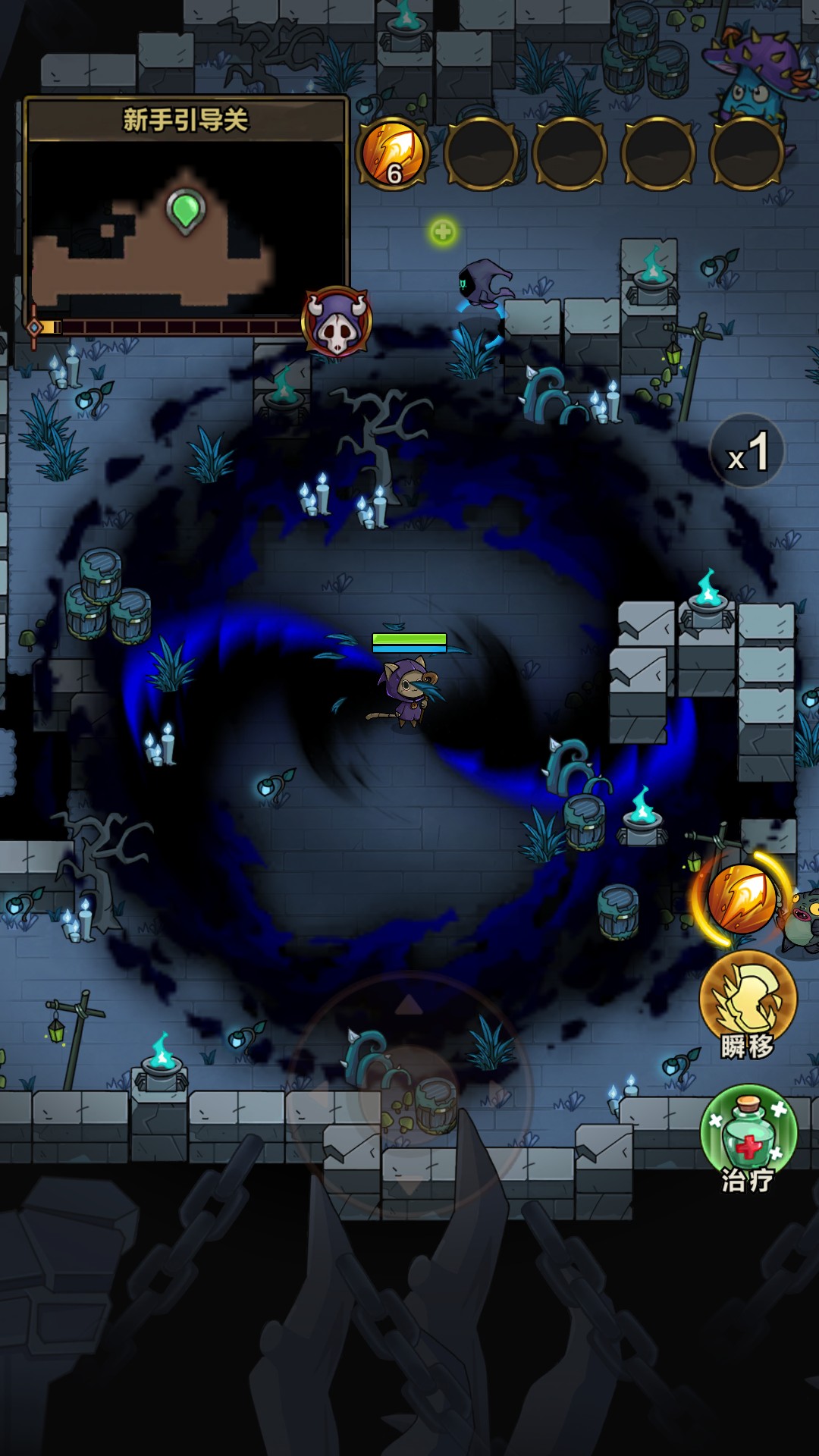This screenshot has height=1456, width=819.
Task: Toggle the x1 game speed button
Action: (x=747, y=451)
